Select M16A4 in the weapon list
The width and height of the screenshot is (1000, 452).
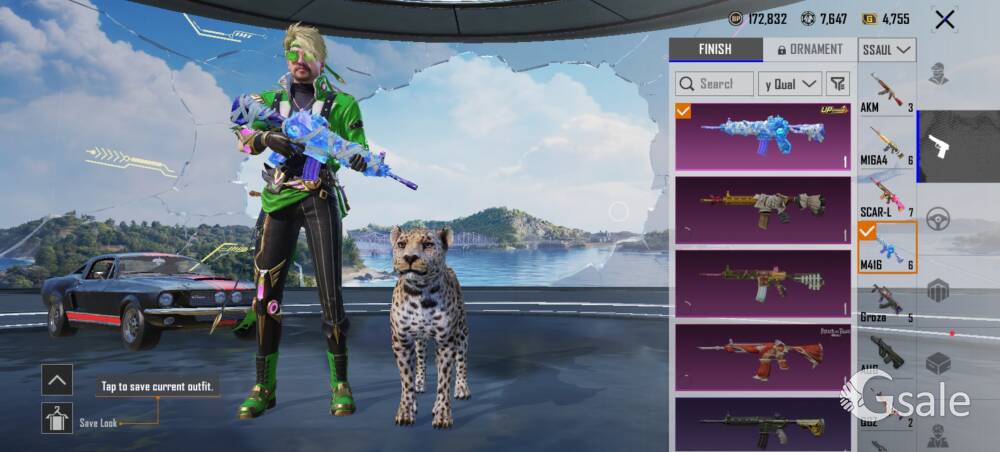tap(887, 144)
